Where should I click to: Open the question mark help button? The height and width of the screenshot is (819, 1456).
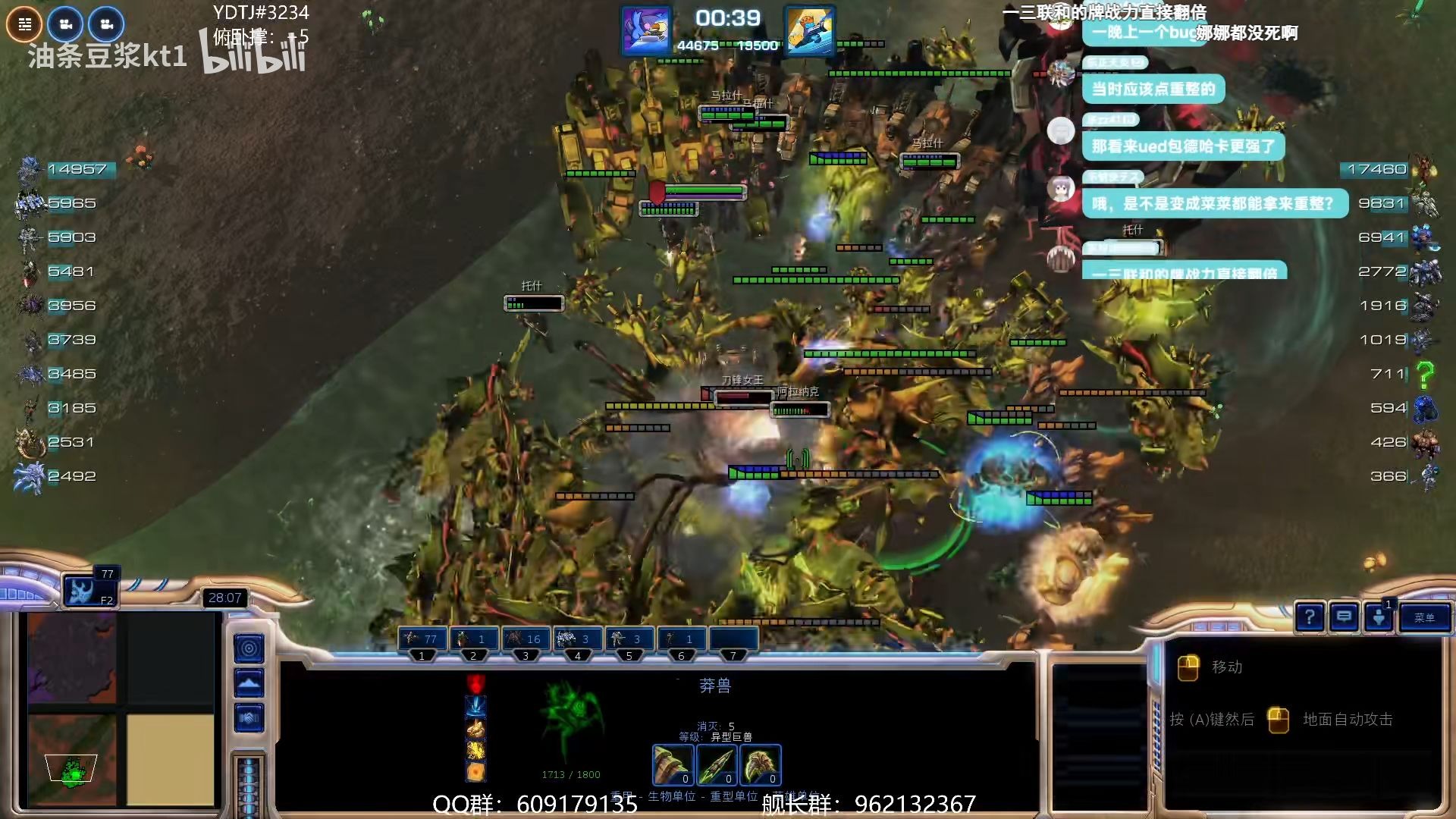coord(1310,617)
